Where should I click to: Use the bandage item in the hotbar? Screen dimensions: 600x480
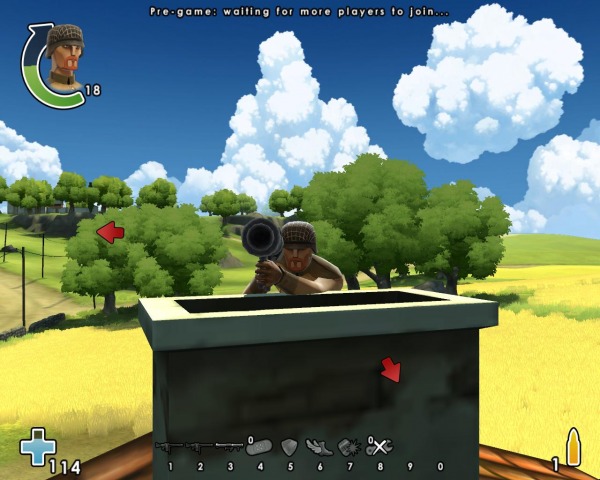[260, 448]
